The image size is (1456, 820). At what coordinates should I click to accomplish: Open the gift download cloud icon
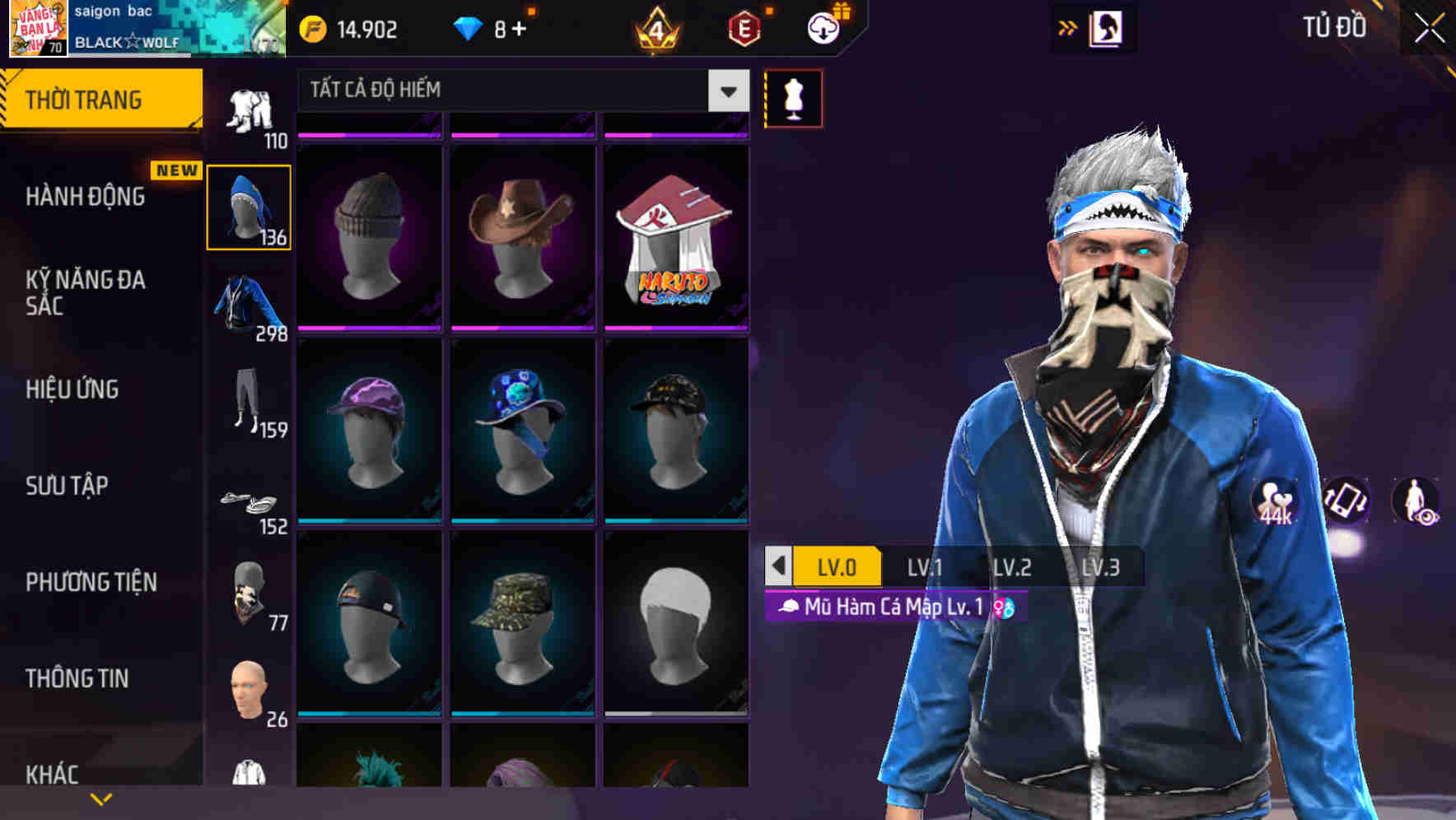823,28
